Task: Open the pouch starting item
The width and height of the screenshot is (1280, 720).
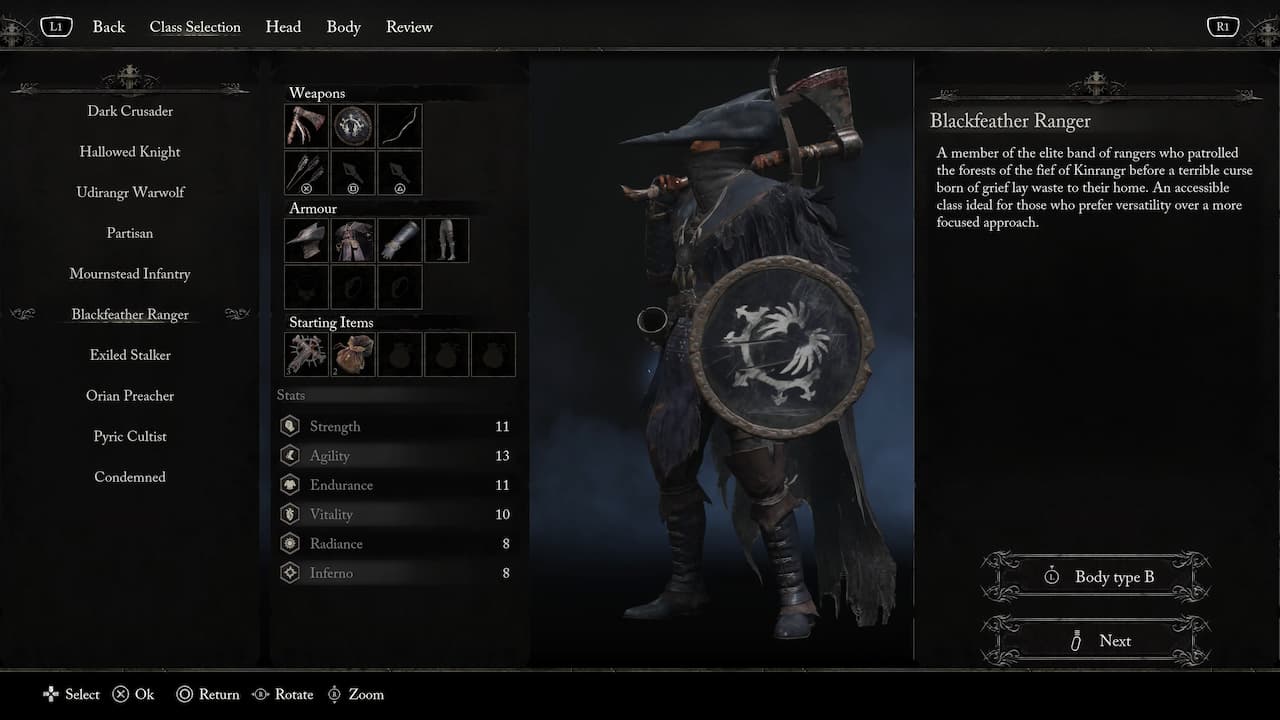Action: click(352, 353)
